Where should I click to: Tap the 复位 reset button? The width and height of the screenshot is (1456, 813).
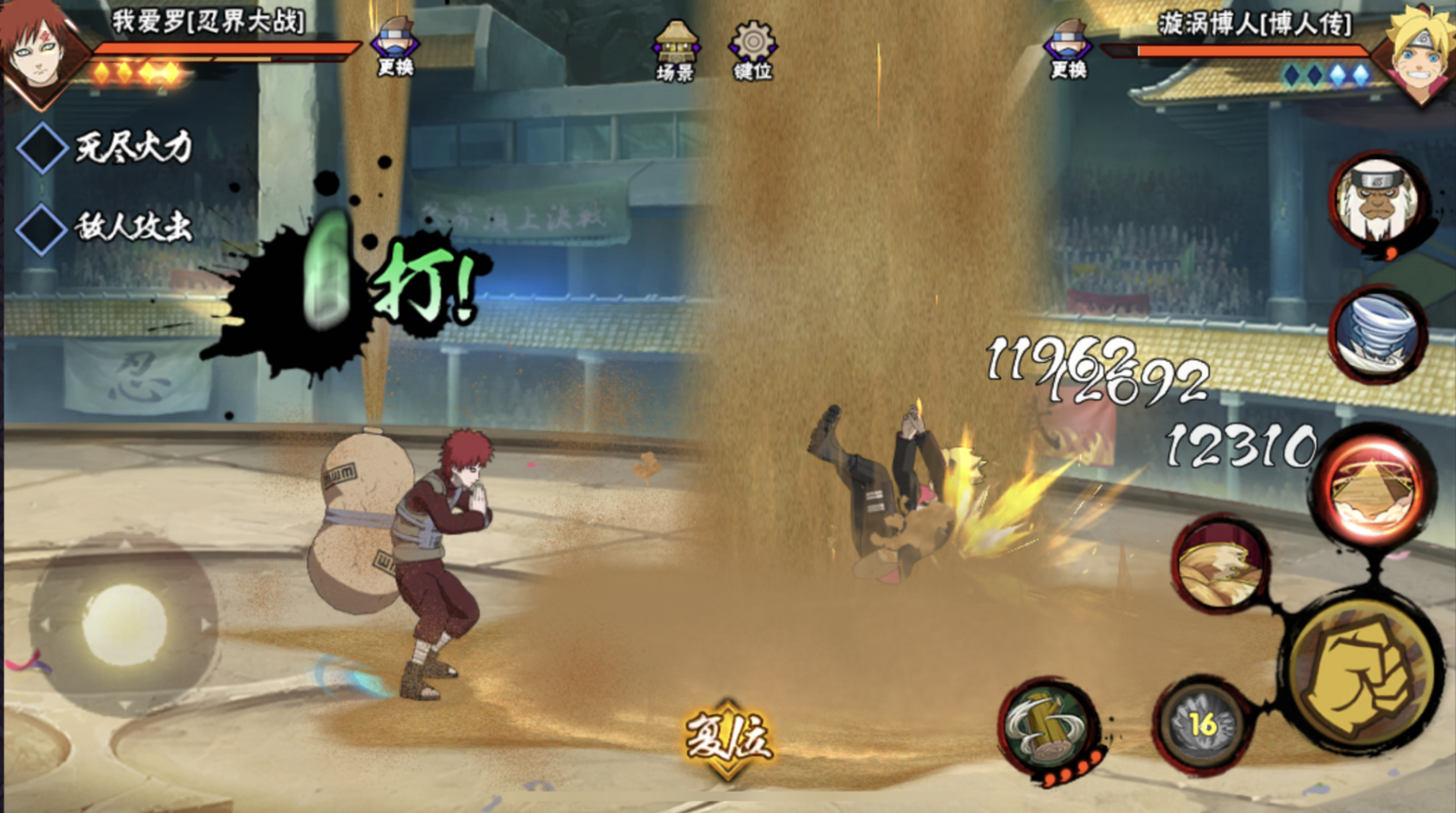point(728,739)
